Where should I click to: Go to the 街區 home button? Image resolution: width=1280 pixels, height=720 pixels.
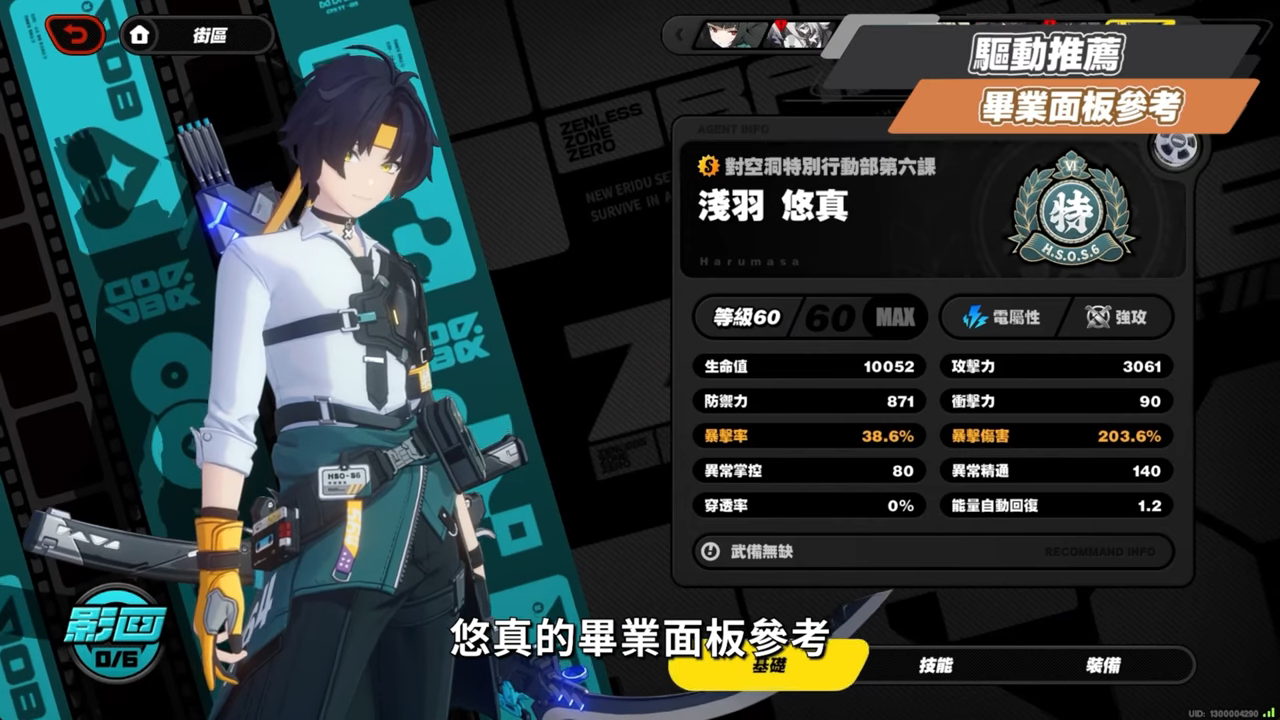(196, 36)
